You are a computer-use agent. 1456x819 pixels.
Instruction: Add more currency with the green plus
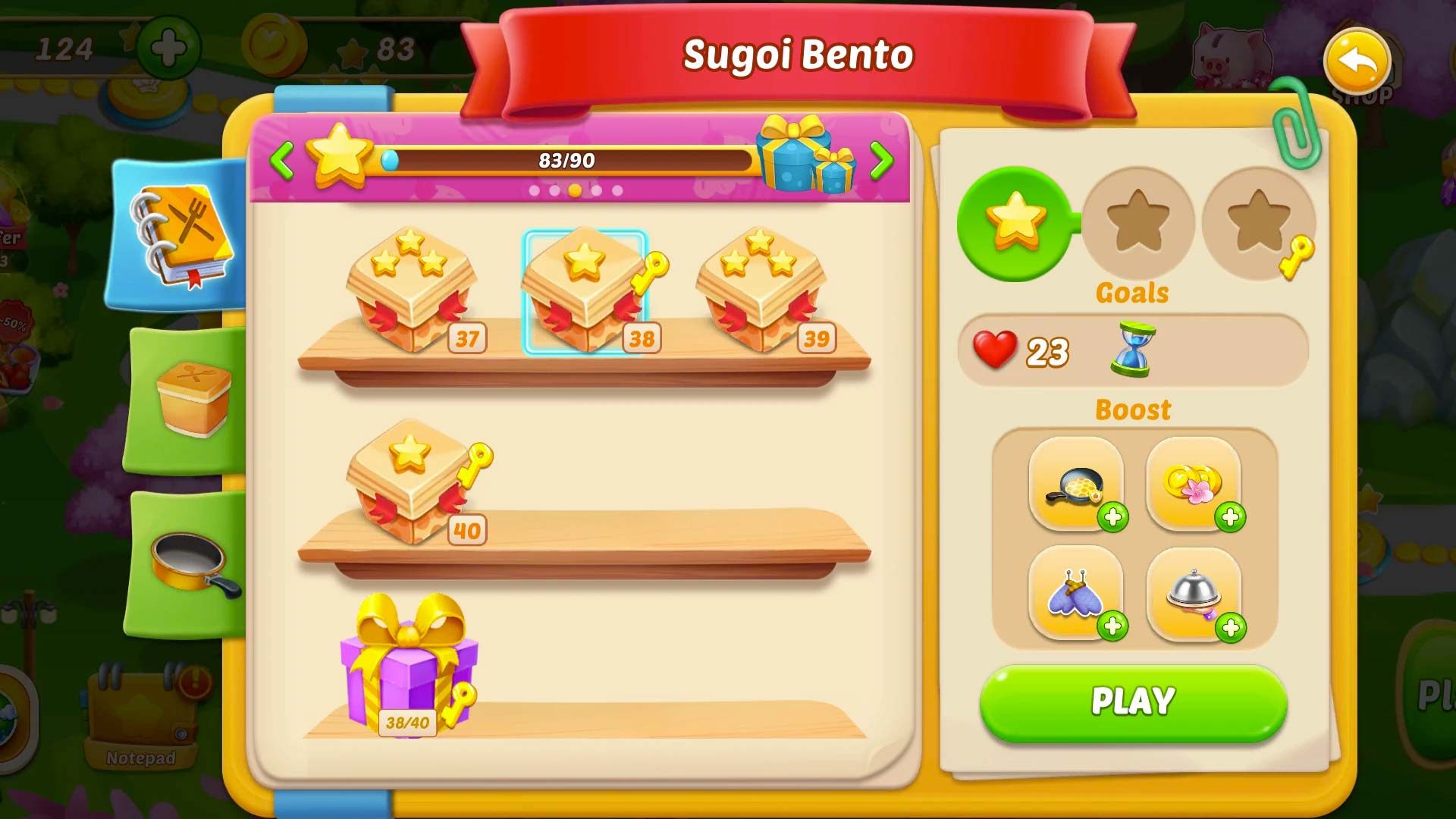tap(168, 49)
